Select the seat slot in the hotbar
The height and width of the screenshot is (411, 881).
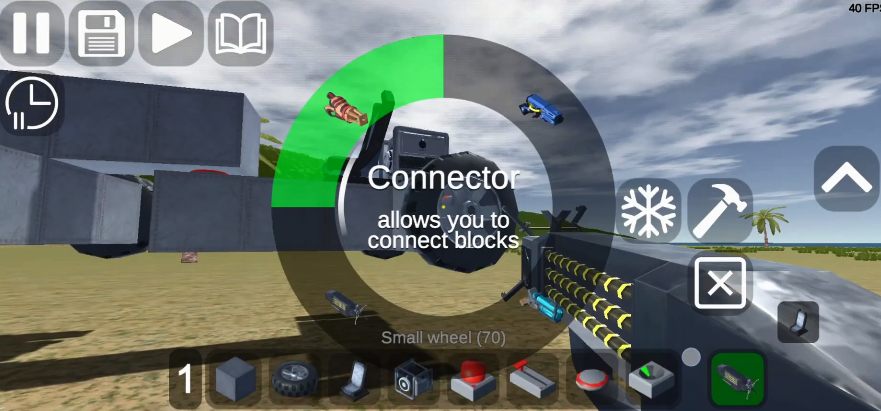pyautogui.click(x=354, y=380)
